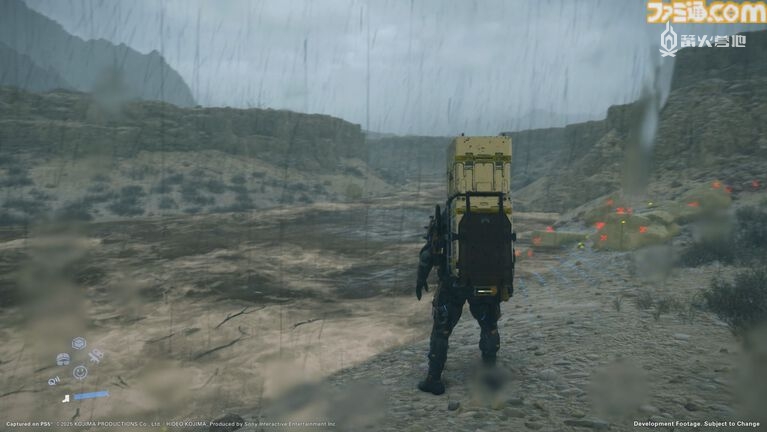
Task: Click the boot durability icon
Action: point(66,399)
